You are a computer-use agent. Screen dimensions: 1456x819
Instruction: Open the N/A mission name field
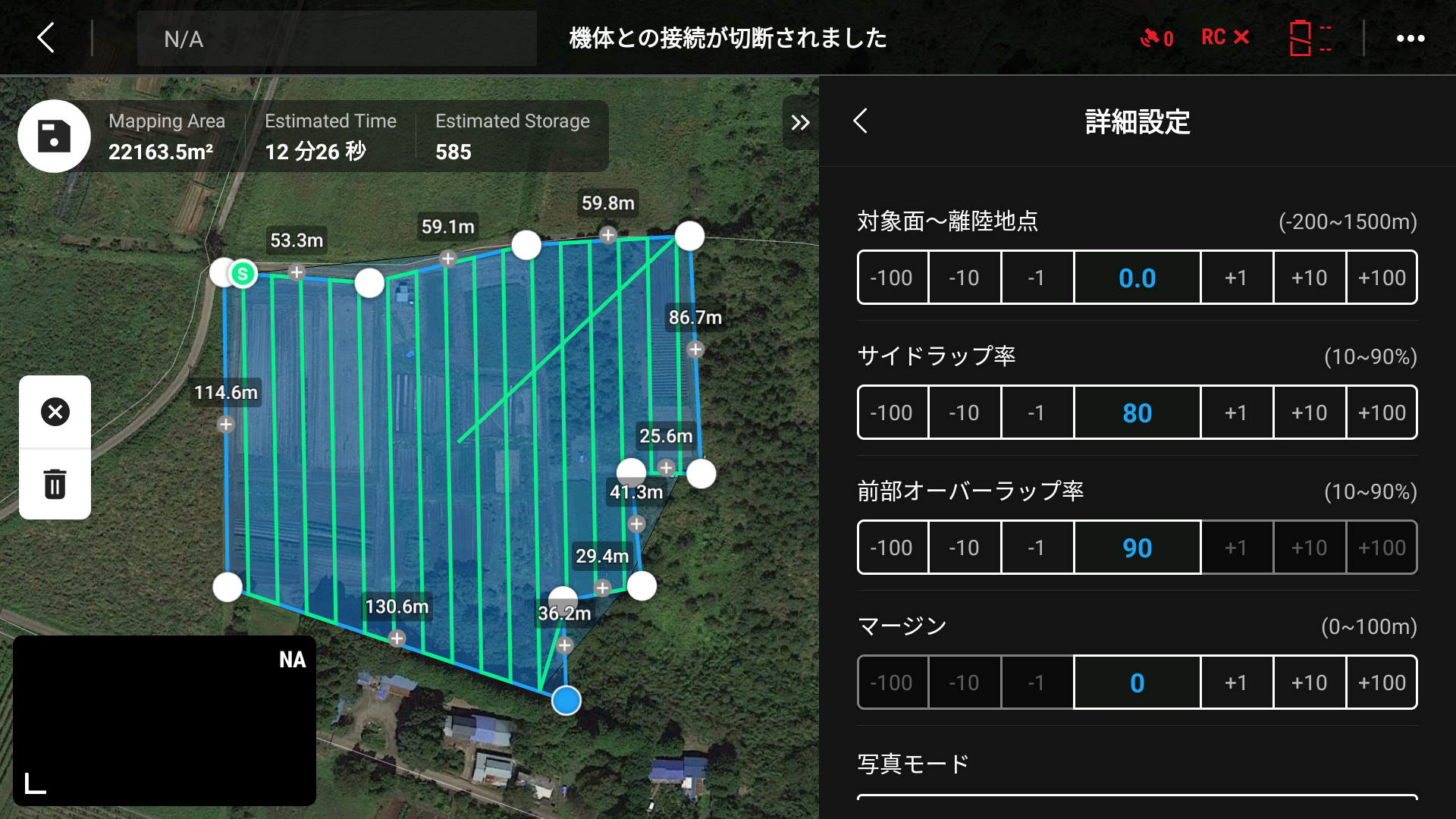point(336,39)
